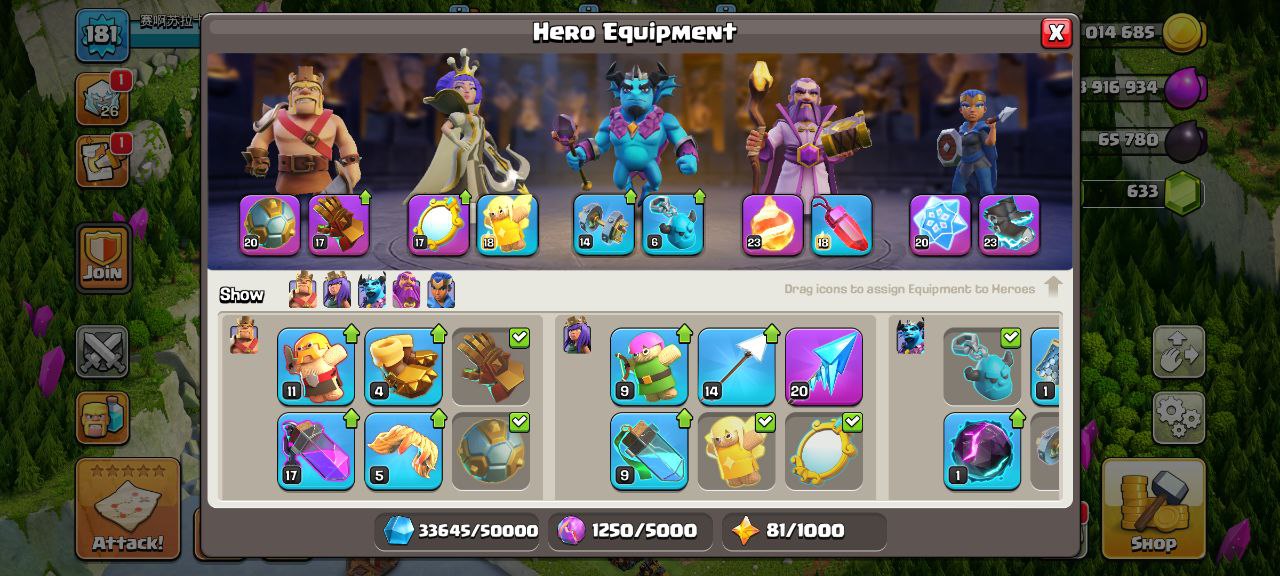This screenshot has width=1280, height=576.
Task: Pick the level 5 golden mustache equipment
Action: pyautogui.click(x=403, y=451)
